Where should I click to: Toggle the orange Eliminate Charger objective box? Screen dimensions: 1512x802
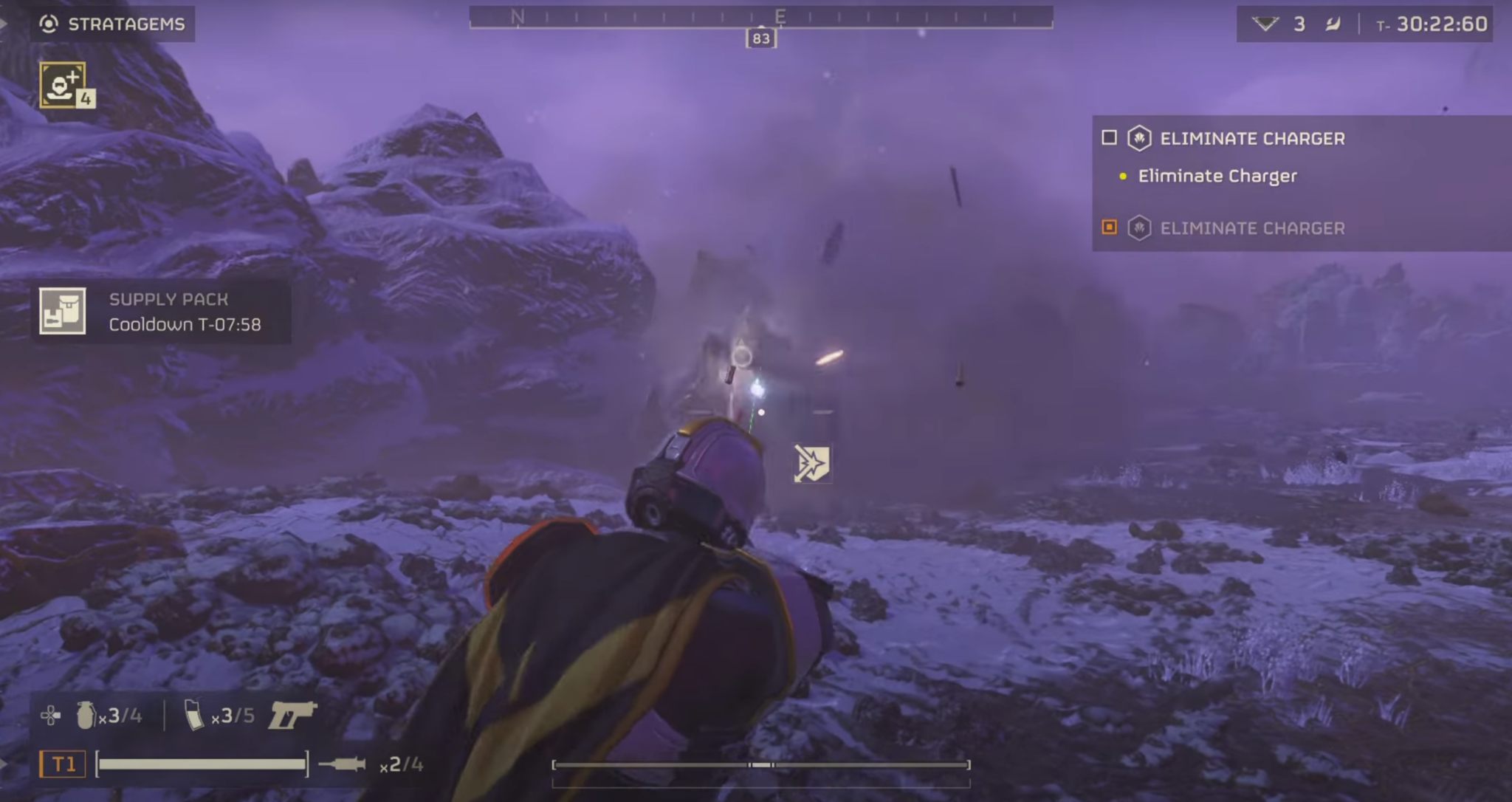(x=1111, y=228)
